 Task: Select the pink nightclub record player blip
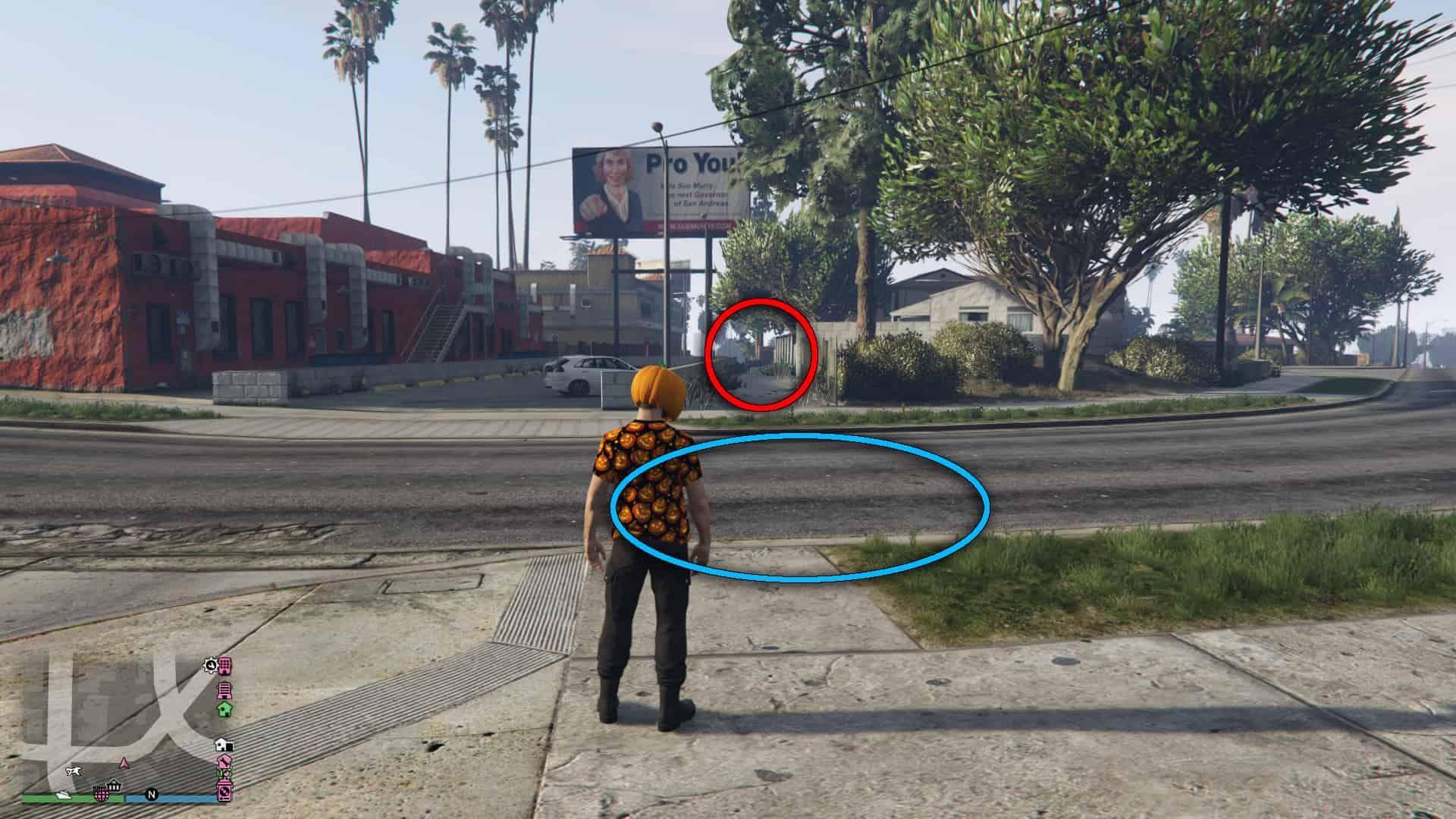click(x=224, y=790)
